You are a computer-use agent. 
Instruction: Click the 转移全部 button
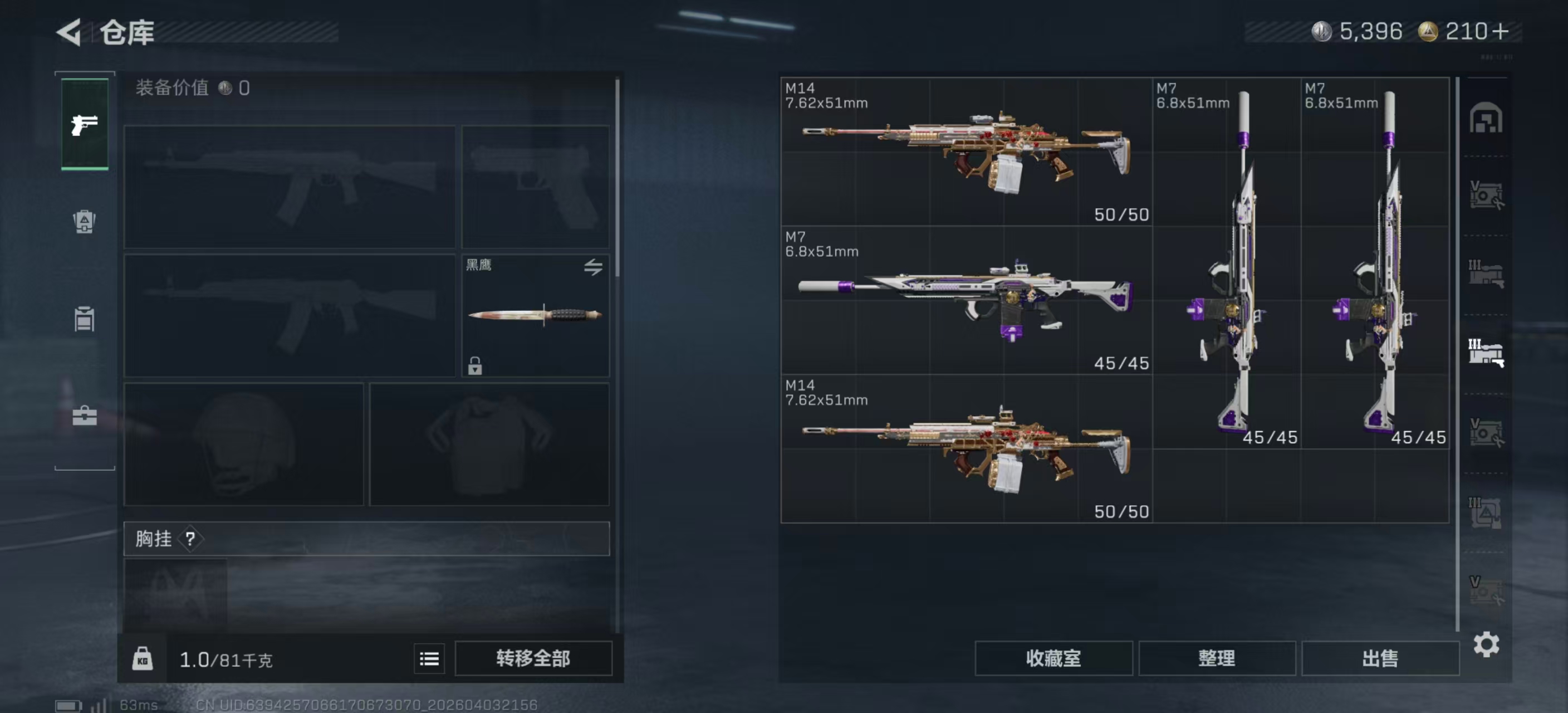(x=533, y=658)
